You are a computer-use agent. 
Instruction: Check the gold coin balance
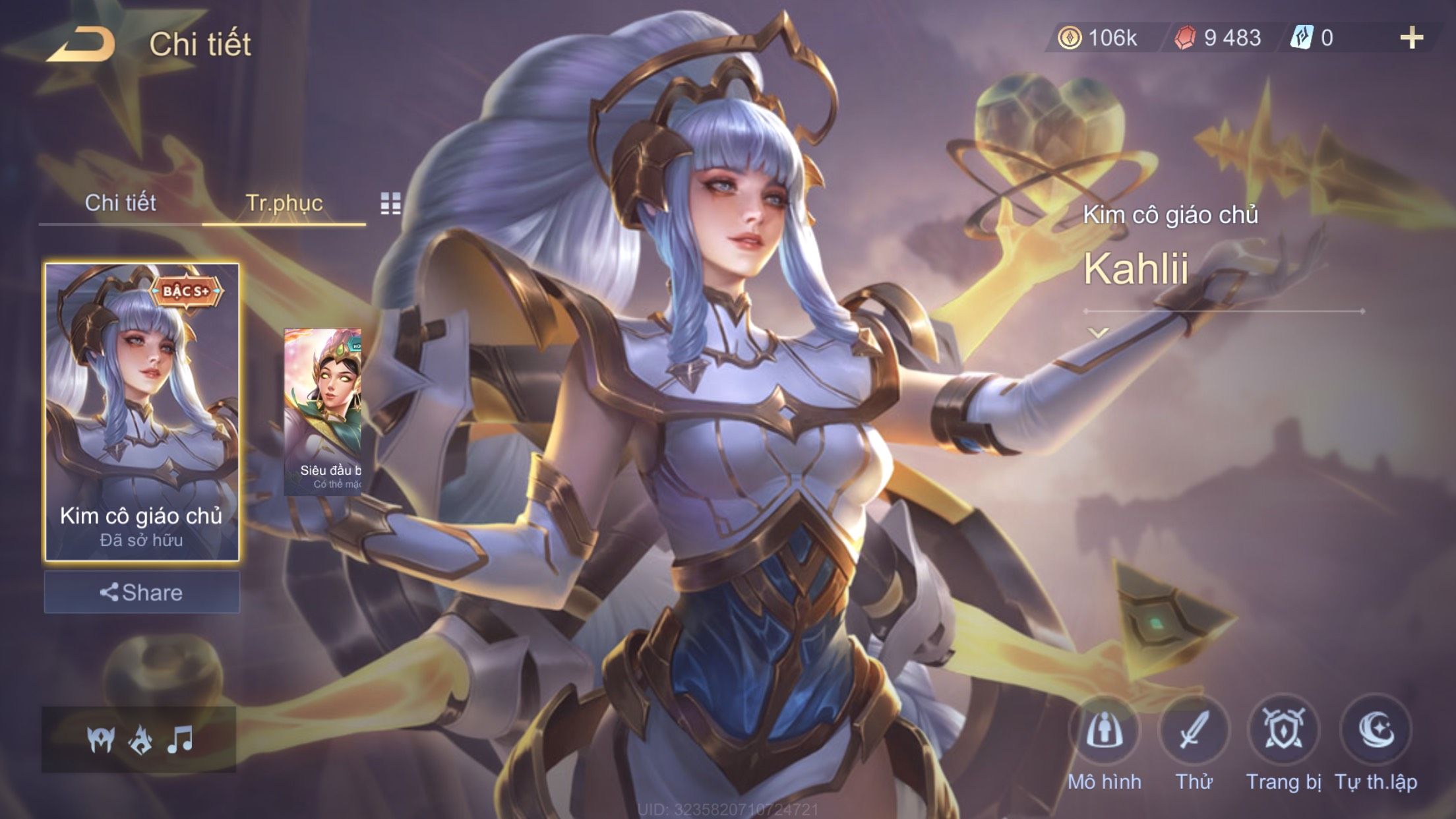[1099, 38]
